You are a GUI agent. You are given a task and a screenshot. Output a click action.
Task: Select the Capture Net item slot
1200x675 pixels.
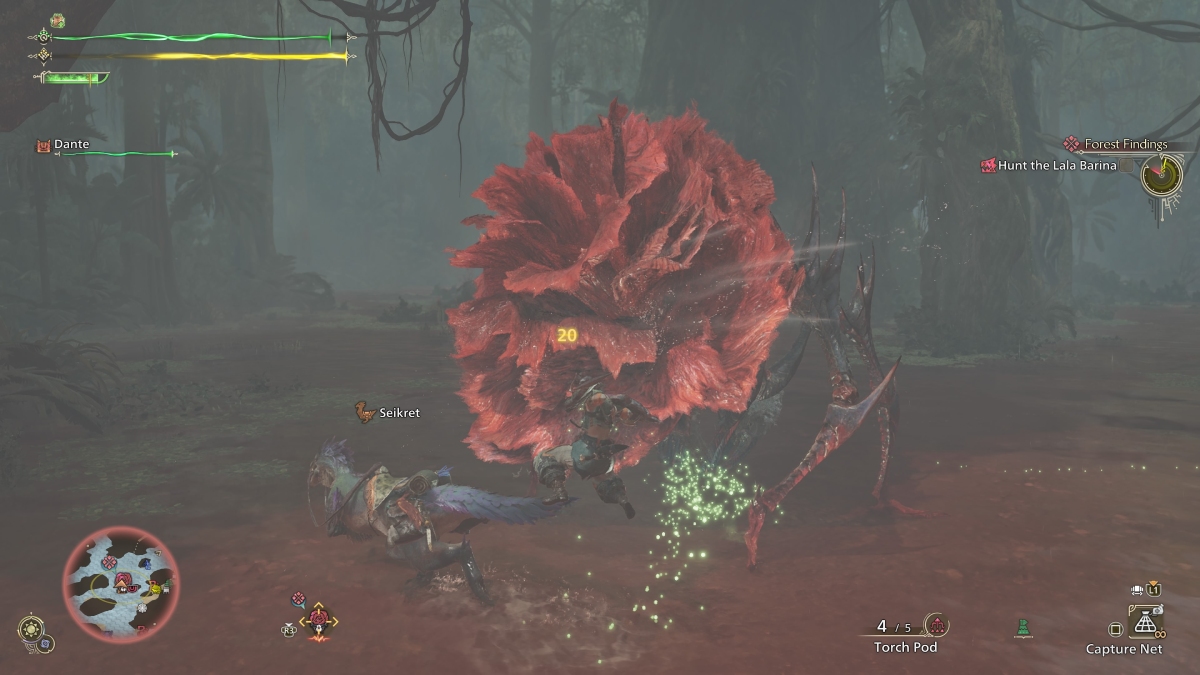pyautogui.click(x=1144, y=625)
